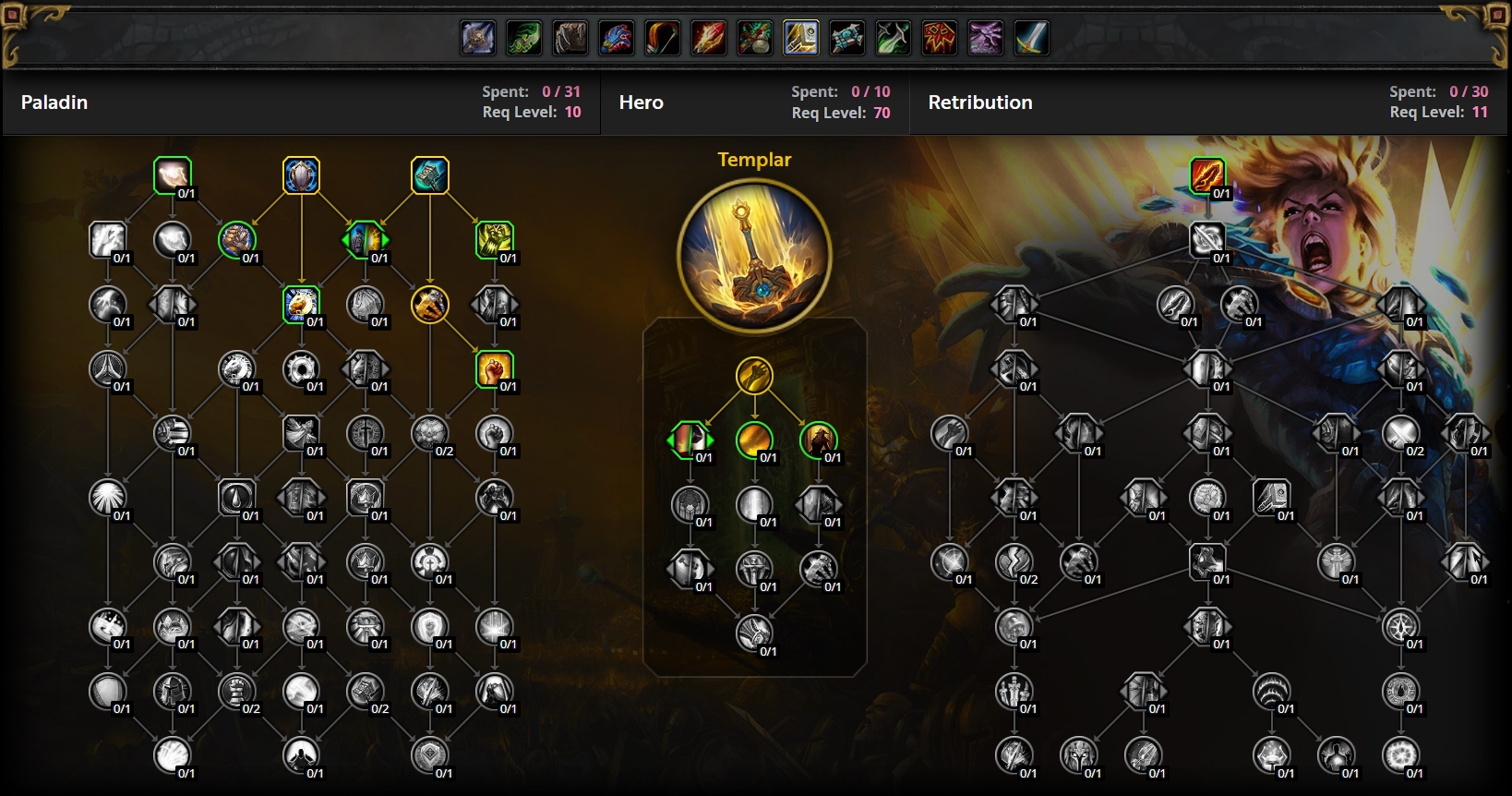1512x796 pixels.
Task: Pick the teal hammer talent node
Action: (430, 175)
